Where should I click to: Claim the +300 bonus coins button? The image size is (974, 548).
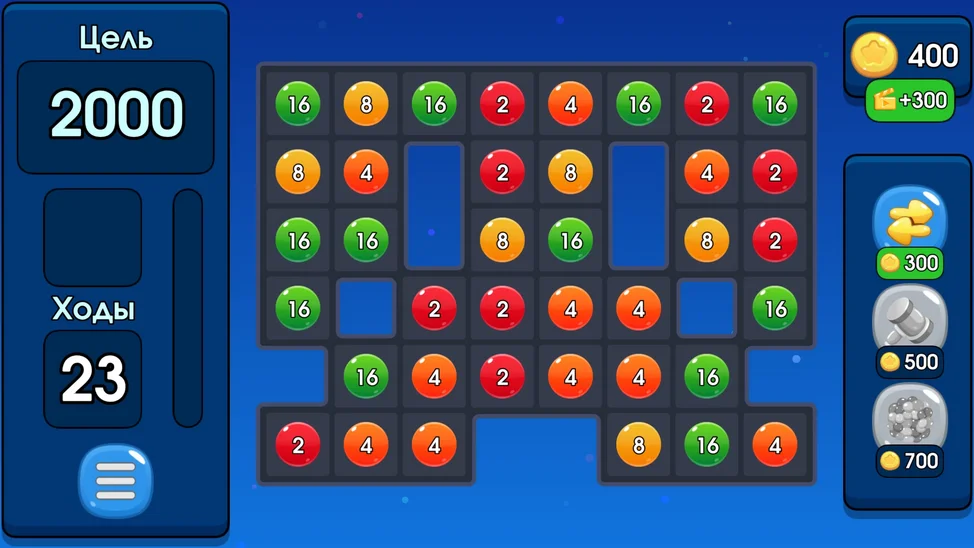tap(909, 100)
